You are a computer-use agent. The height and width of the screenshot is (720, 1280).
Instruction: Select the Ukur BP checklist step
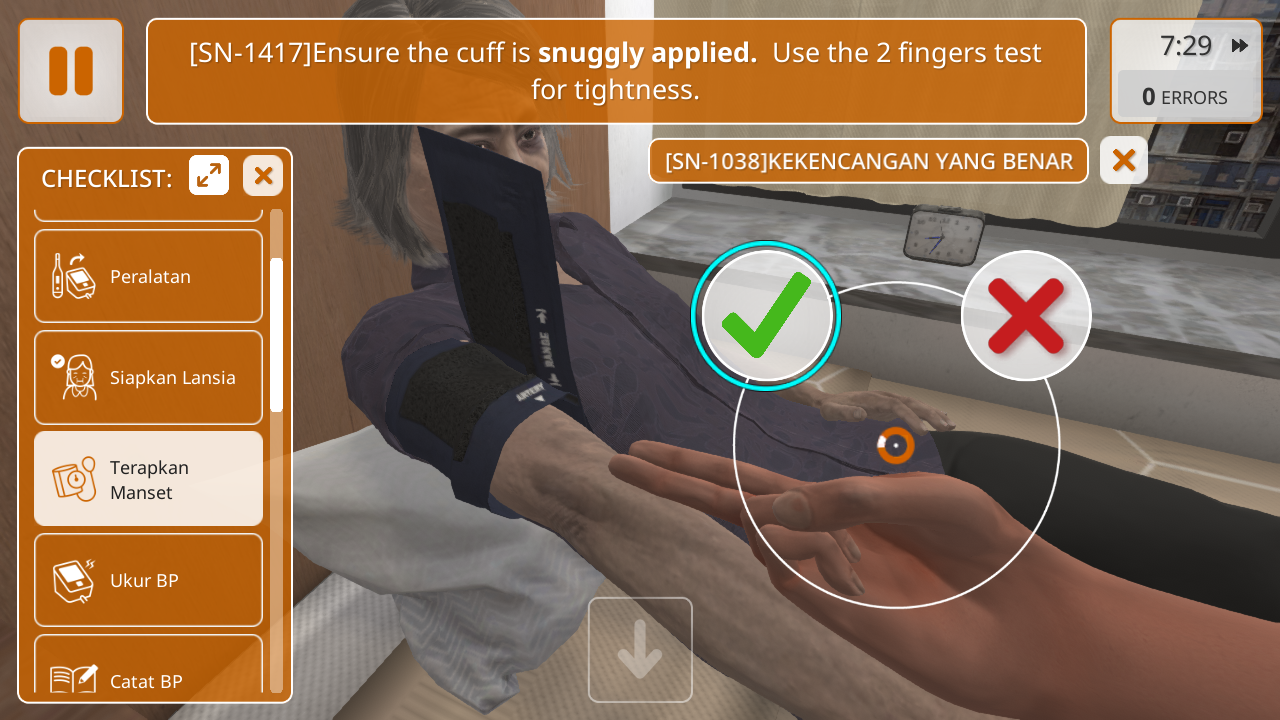point(148,580)
